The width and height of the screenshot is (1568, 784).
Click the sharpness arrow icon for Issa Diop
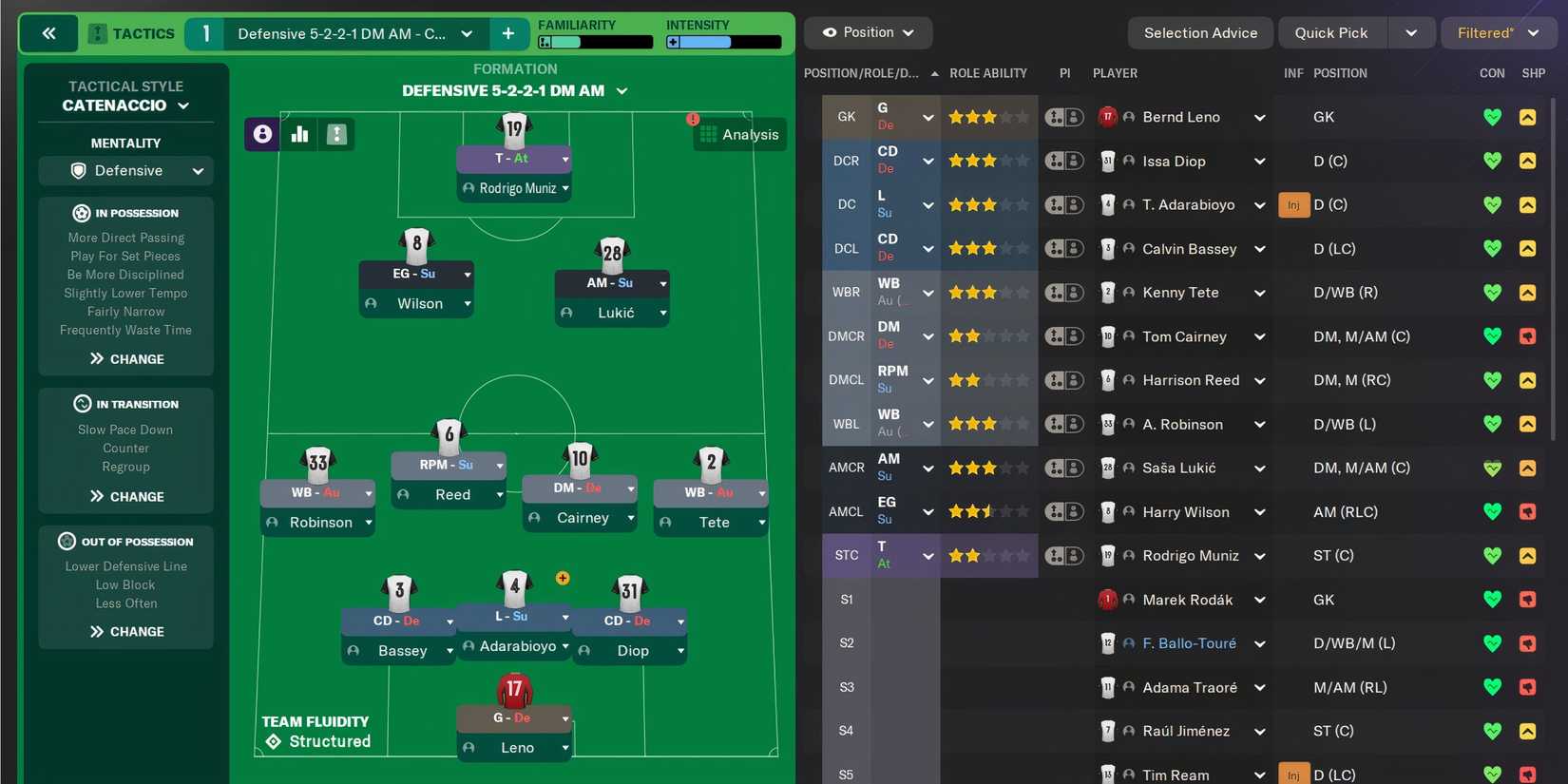point(1528,161)
